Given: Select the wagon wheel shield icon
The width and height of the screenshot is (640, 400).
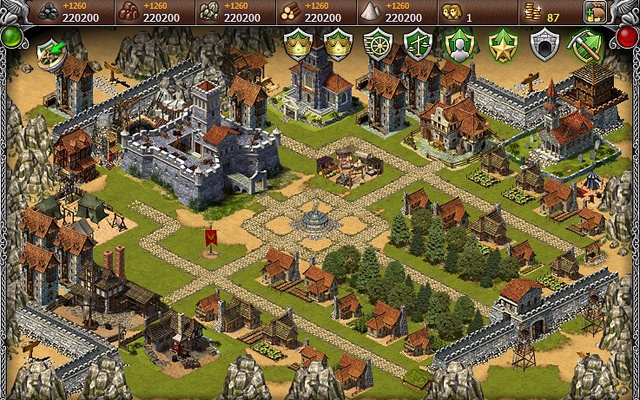Looking at the screenshot, I should tap(379, 44).
